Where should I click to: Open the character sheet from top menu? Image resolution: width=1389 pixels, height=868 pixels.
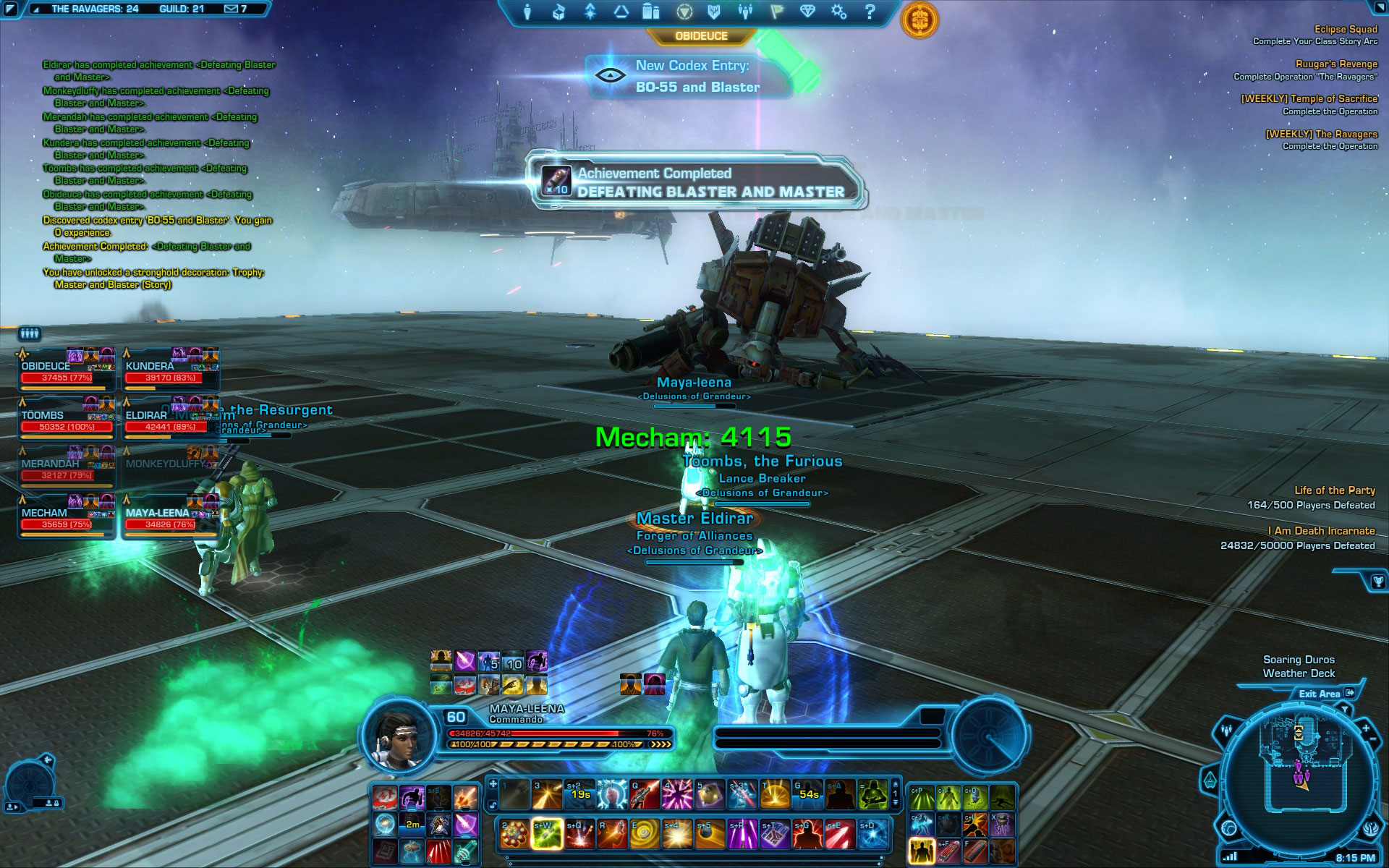528,12
